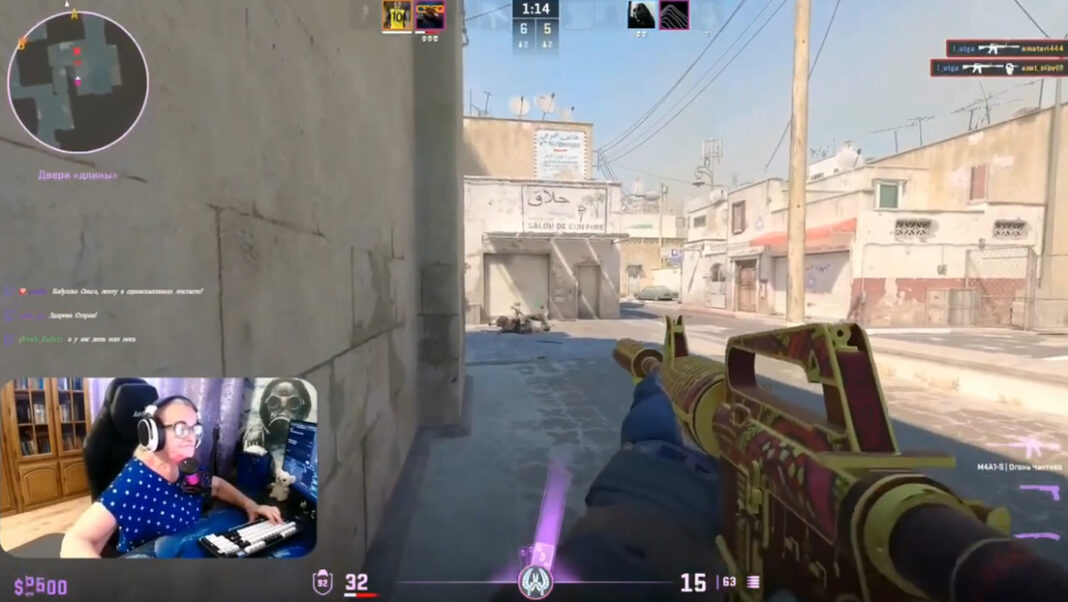Open the streamer webcam overlay

(159, 467)
